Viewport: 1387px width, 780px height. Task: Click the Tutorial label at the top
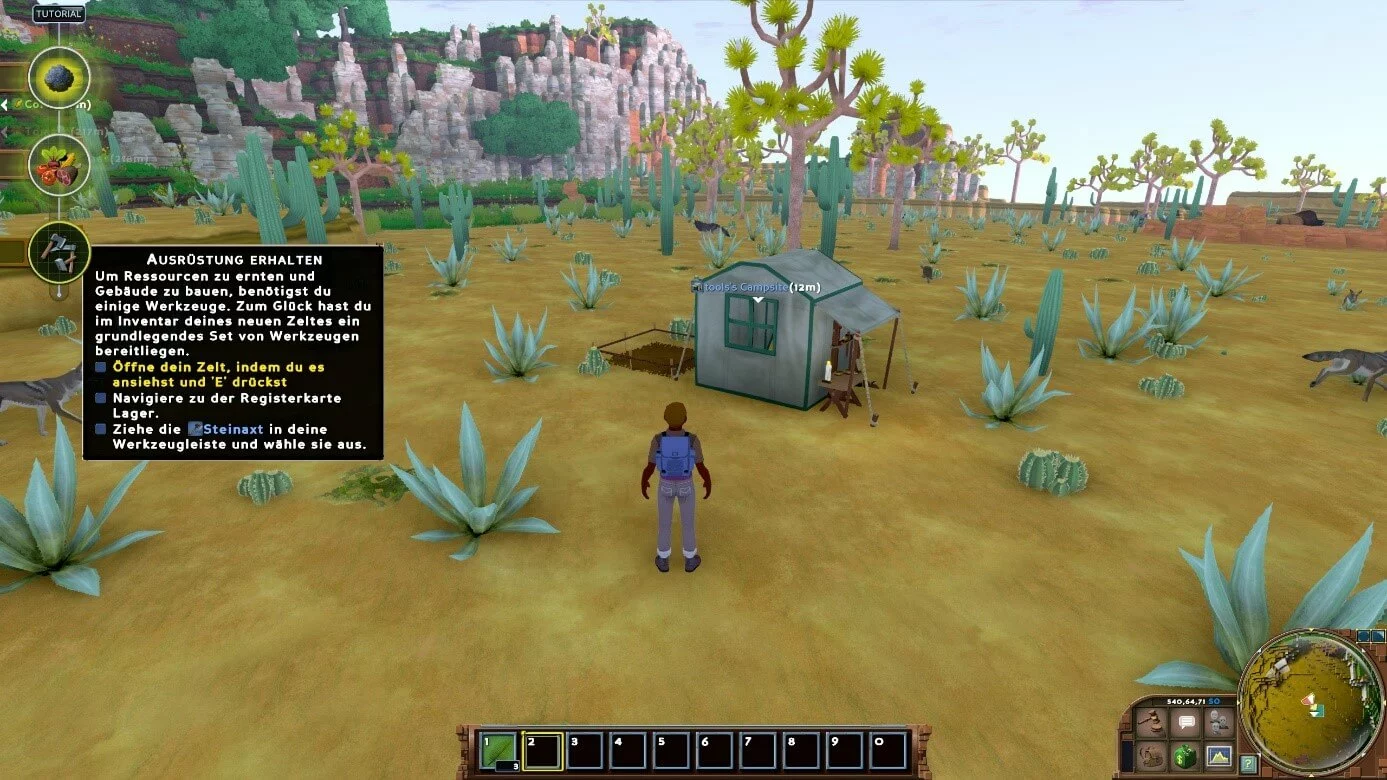click(59, 14)
